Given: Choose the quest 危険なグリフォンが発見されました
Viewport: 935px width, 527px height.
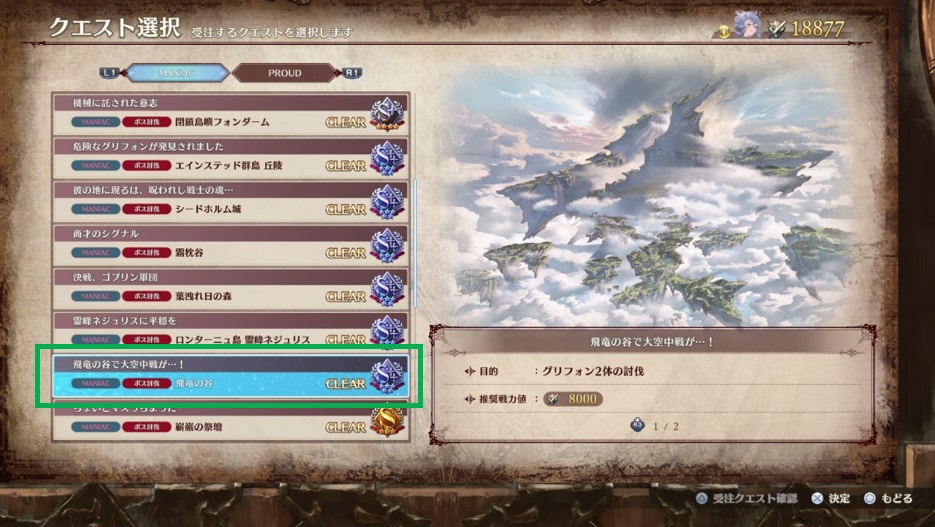Looking at the screenshot, I should (x=230, y=157).
